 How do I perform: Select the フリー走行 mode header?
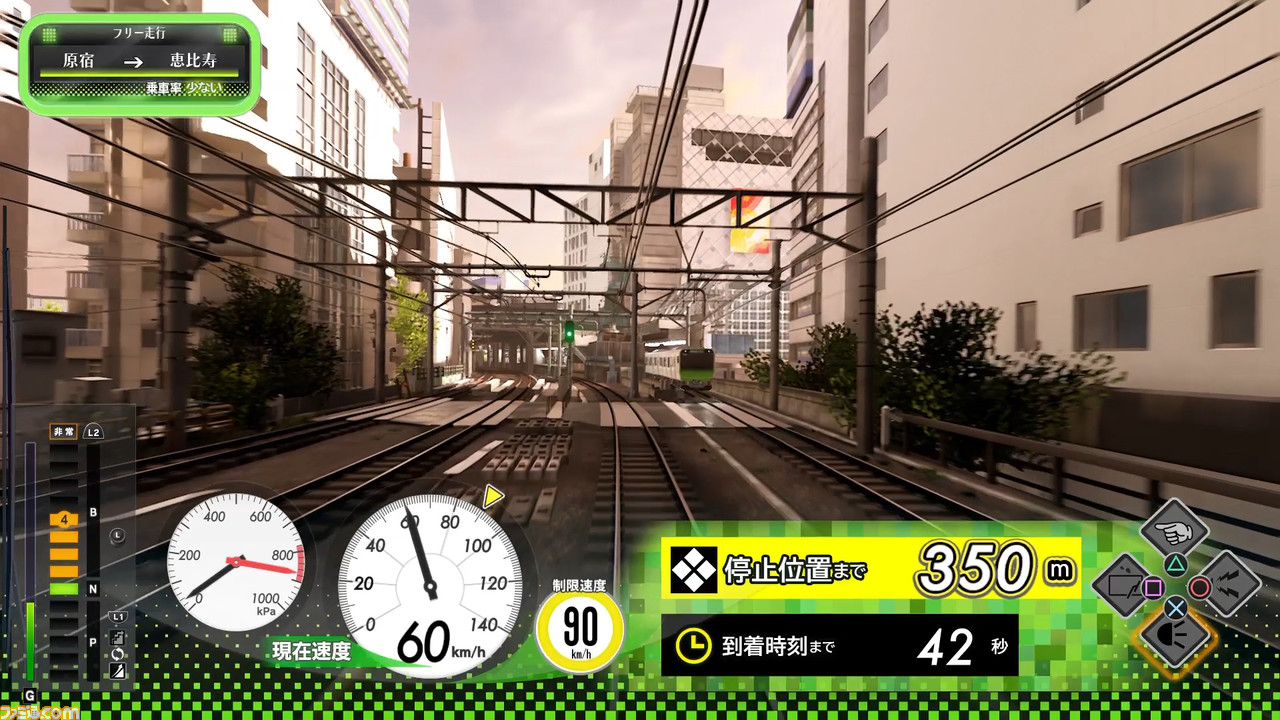click(138, 33)
